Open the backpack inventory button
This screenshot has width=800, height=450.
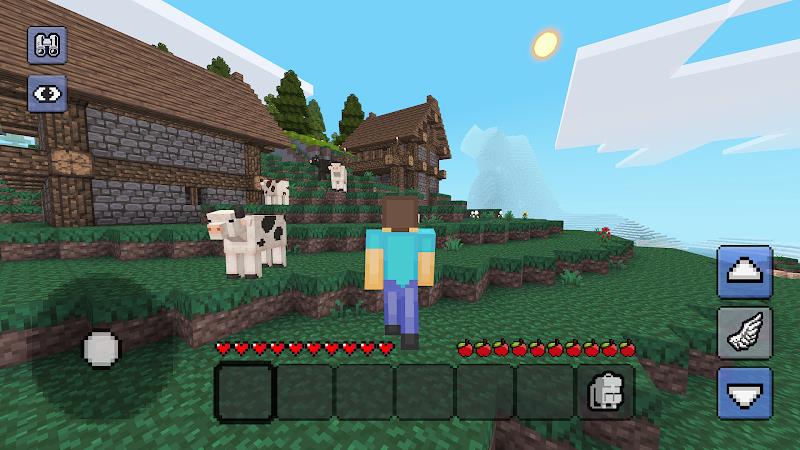(x=603, y=391)
